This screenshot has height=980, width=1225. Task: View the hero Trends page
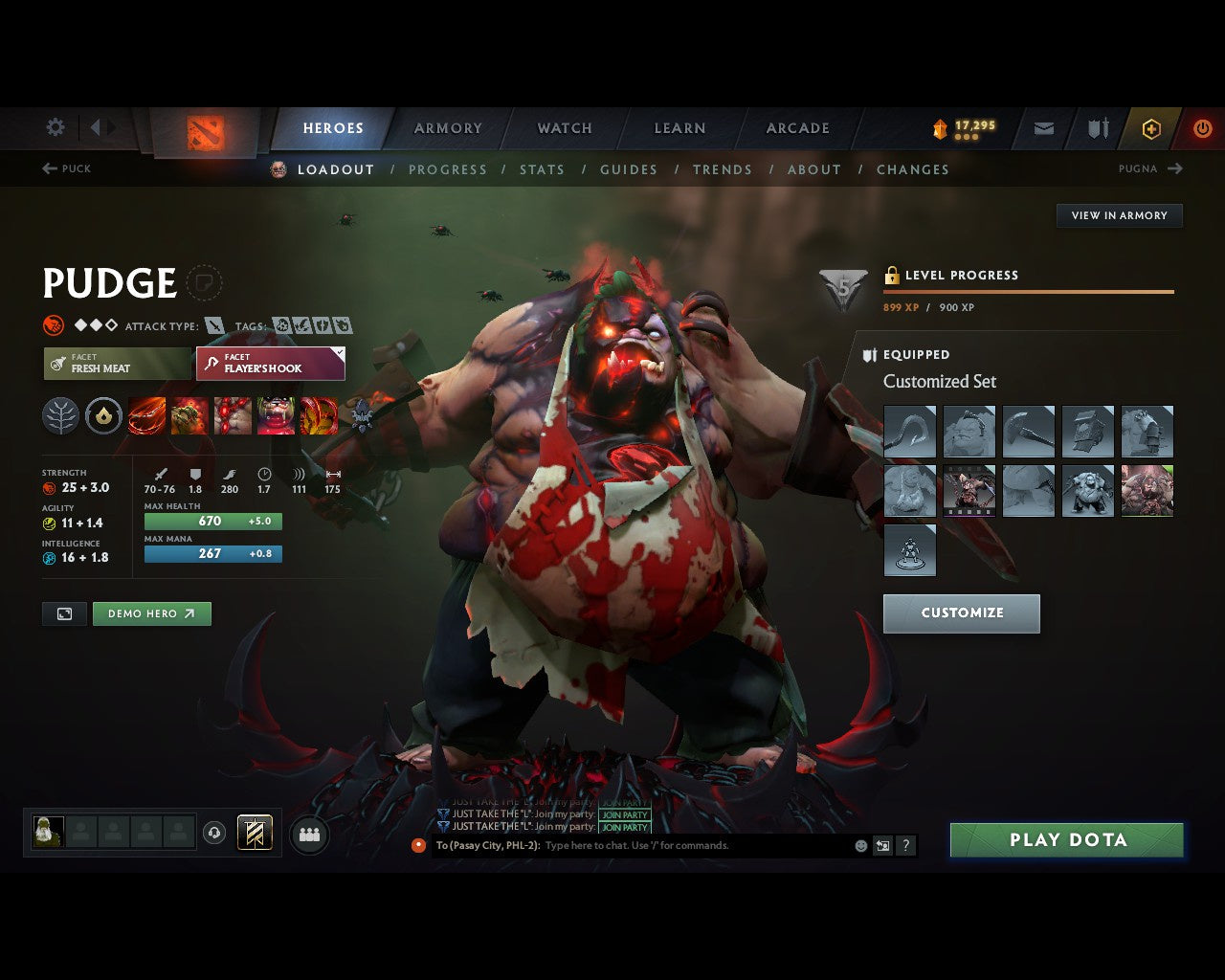click(x=723, y=169)
